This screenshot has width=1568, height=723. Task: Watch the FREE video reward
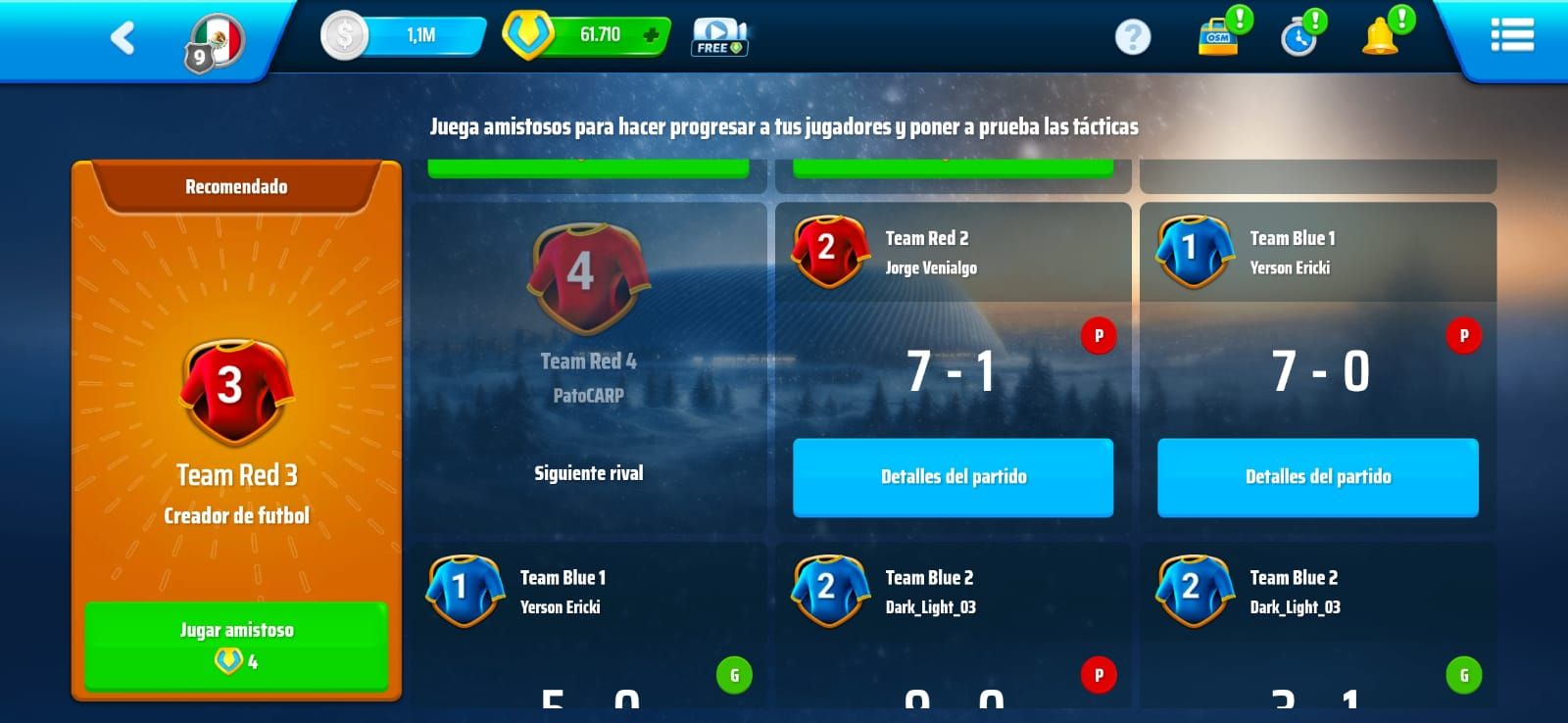719,37
